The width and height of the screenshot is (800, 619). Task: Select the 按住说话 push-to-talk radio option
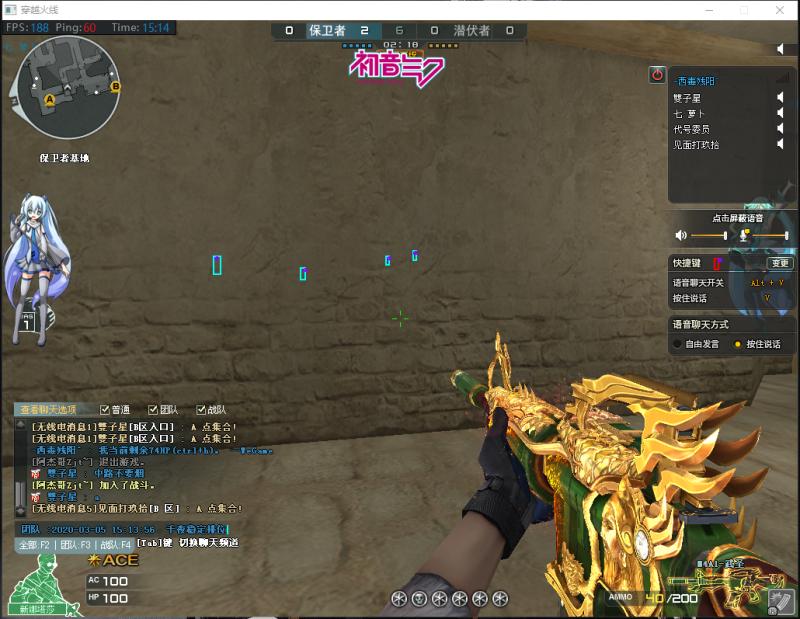[x=738, y=344]
